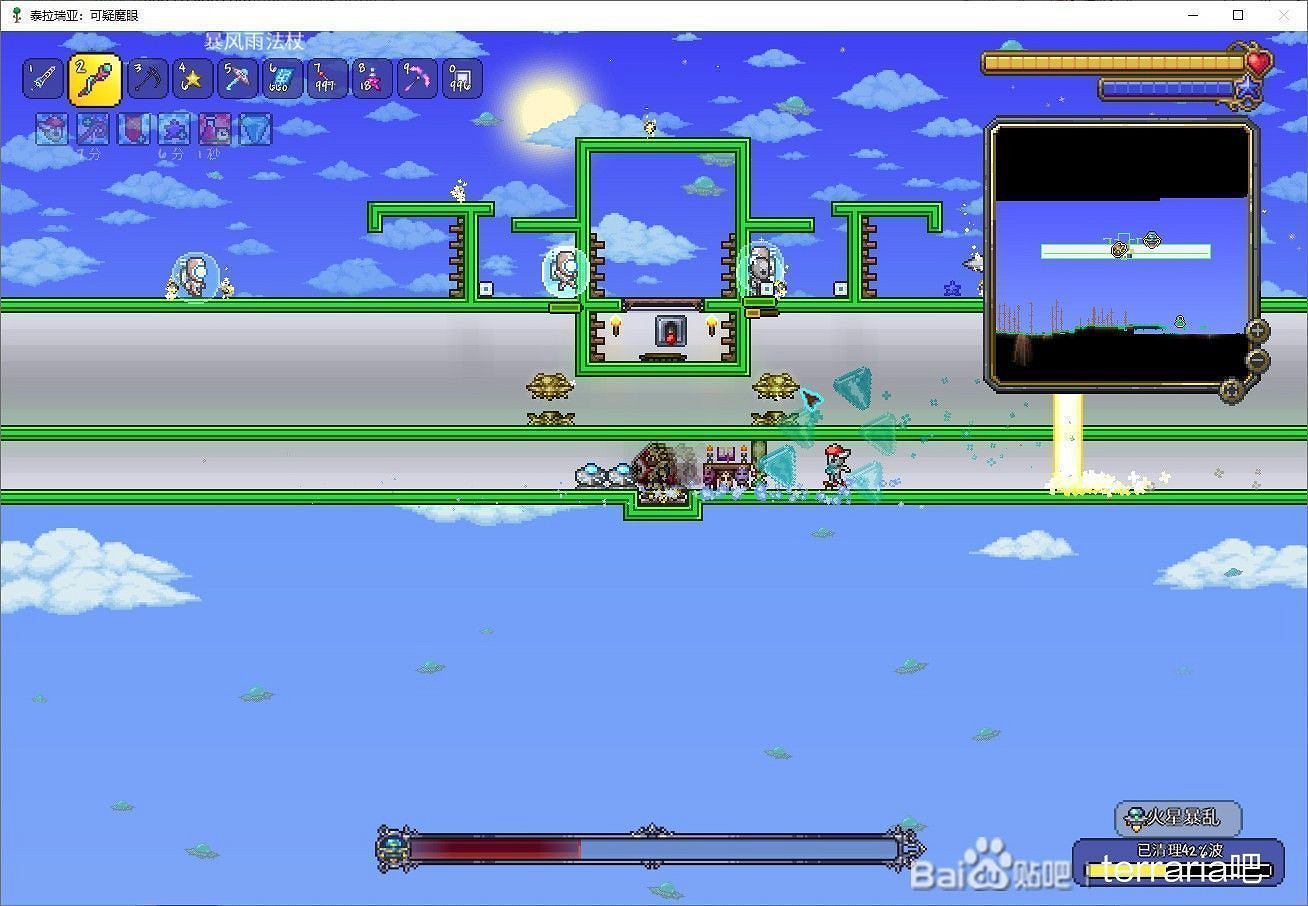Viewport: 1308px width, 906px height.
Task: Select the potions in hotbar slot 8
Action: 371,77
